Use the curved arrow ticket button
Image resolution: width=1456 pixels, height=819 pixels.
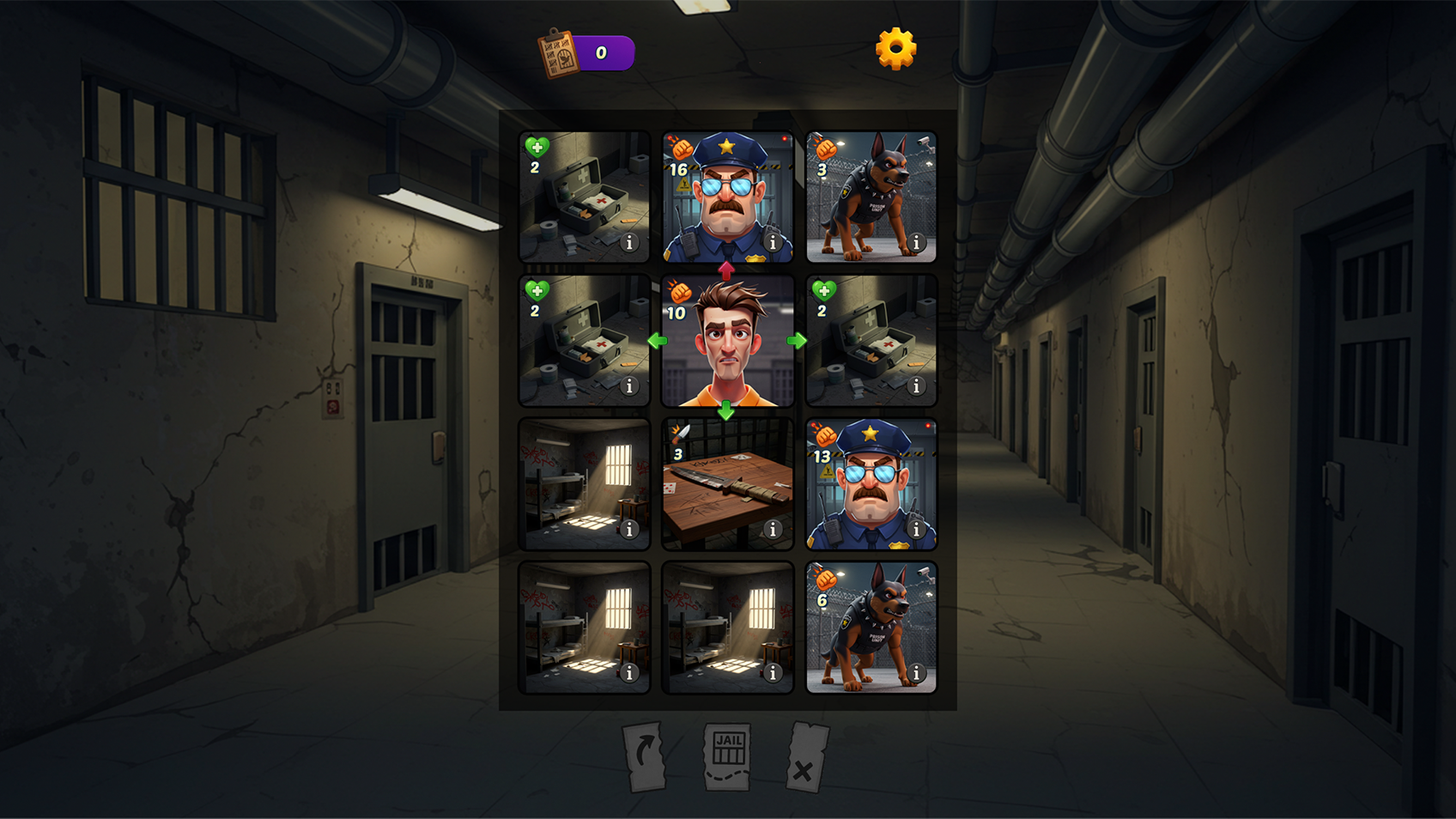(x=645, y=755)
